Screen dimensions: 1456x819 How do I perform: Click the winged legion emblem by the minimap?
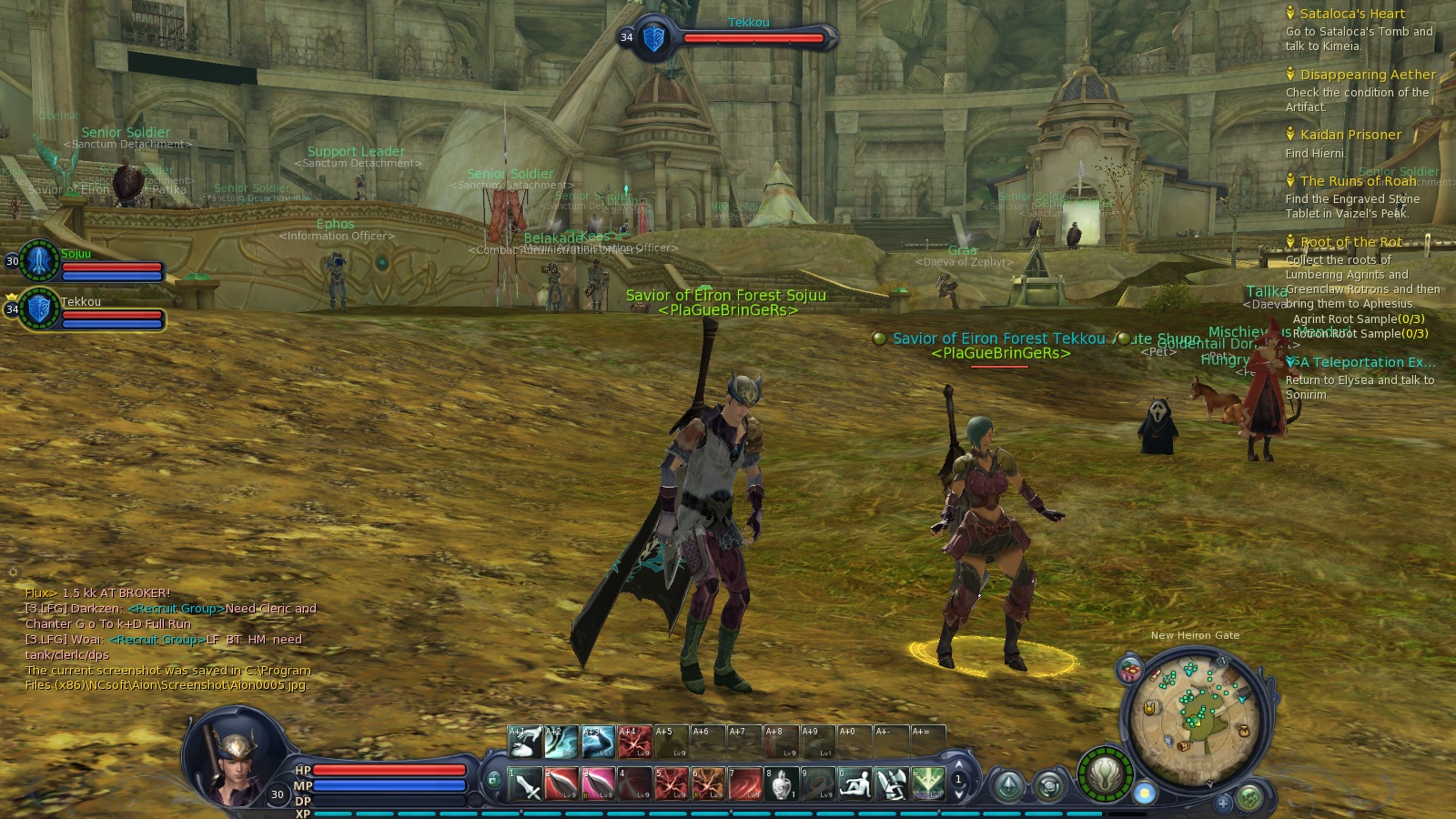click(x=1107, y=777)
